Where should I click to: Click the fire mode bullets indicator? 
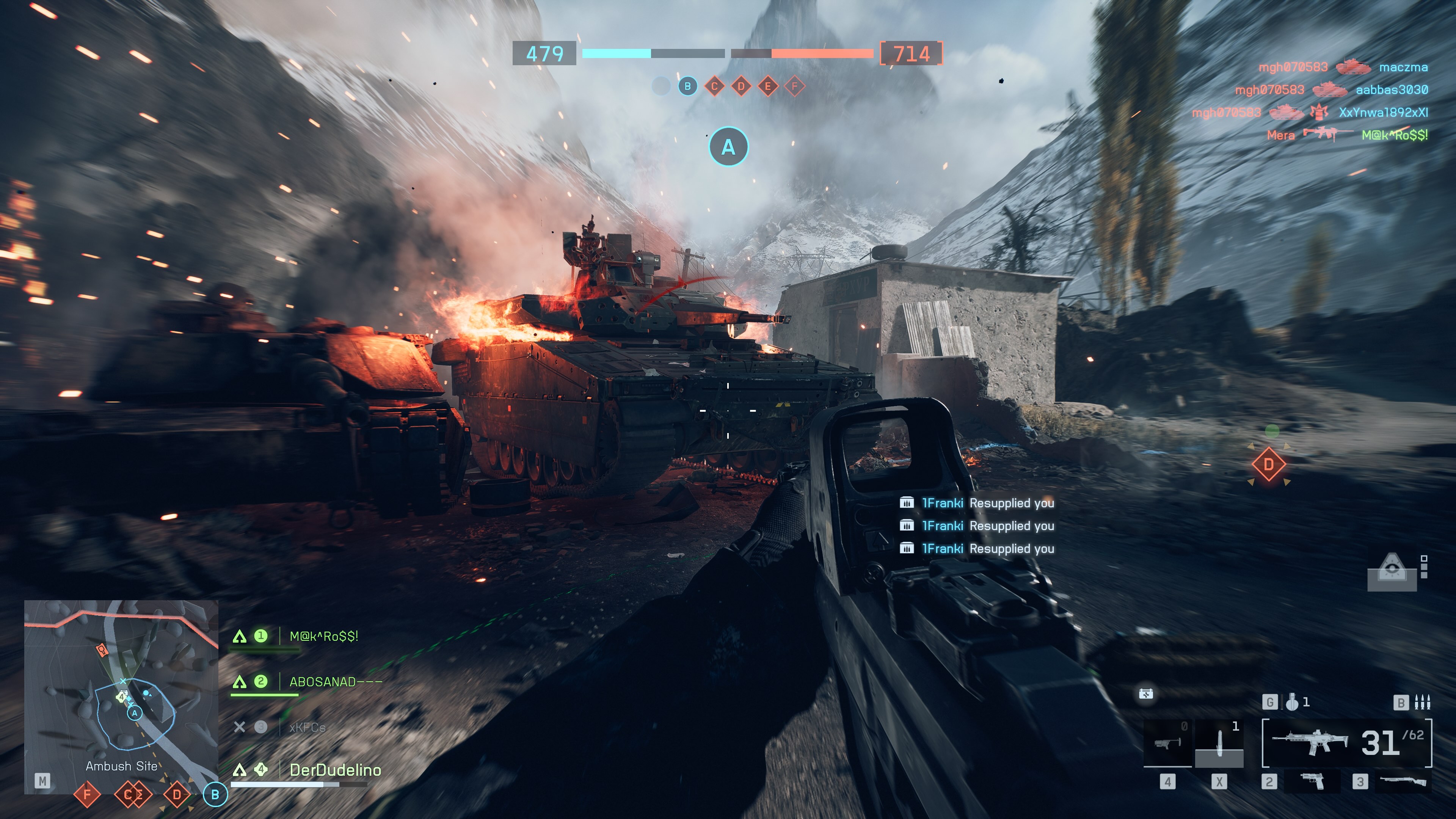point(1421,702)
